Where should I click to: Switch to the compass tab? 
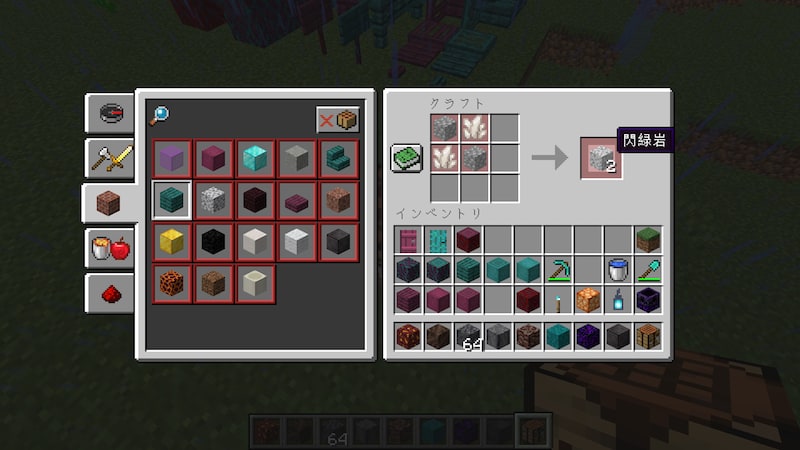click(x=109, y=113)
